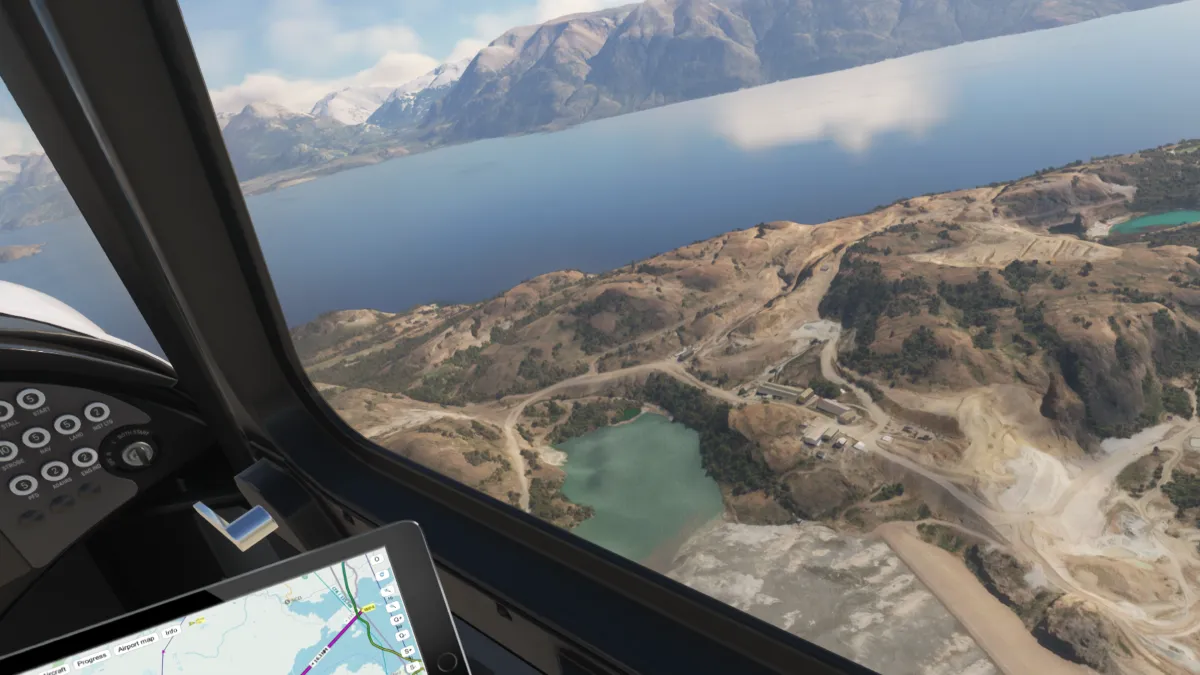Toggle the LAND light circuit breaker

pyautogui.click(x=67, y=425)
